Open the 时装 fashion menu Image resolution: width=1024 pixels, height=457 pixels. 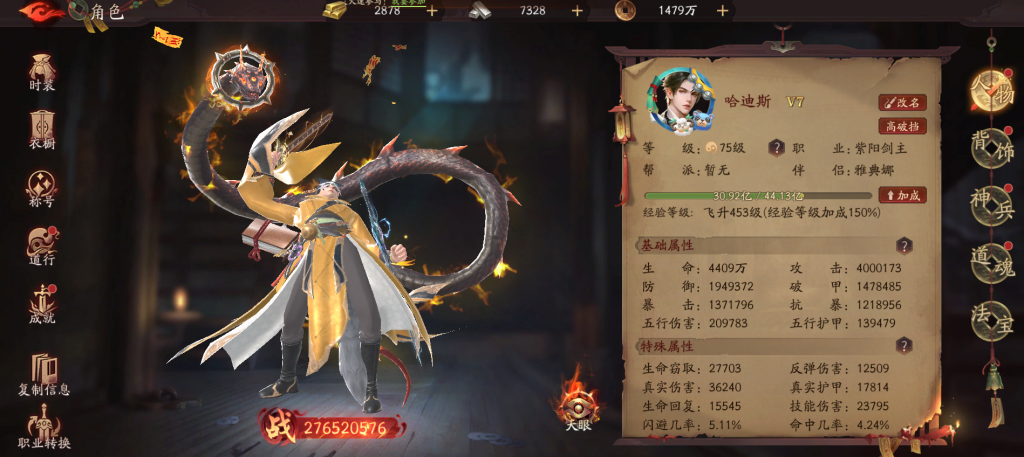[x=42, y=71]
